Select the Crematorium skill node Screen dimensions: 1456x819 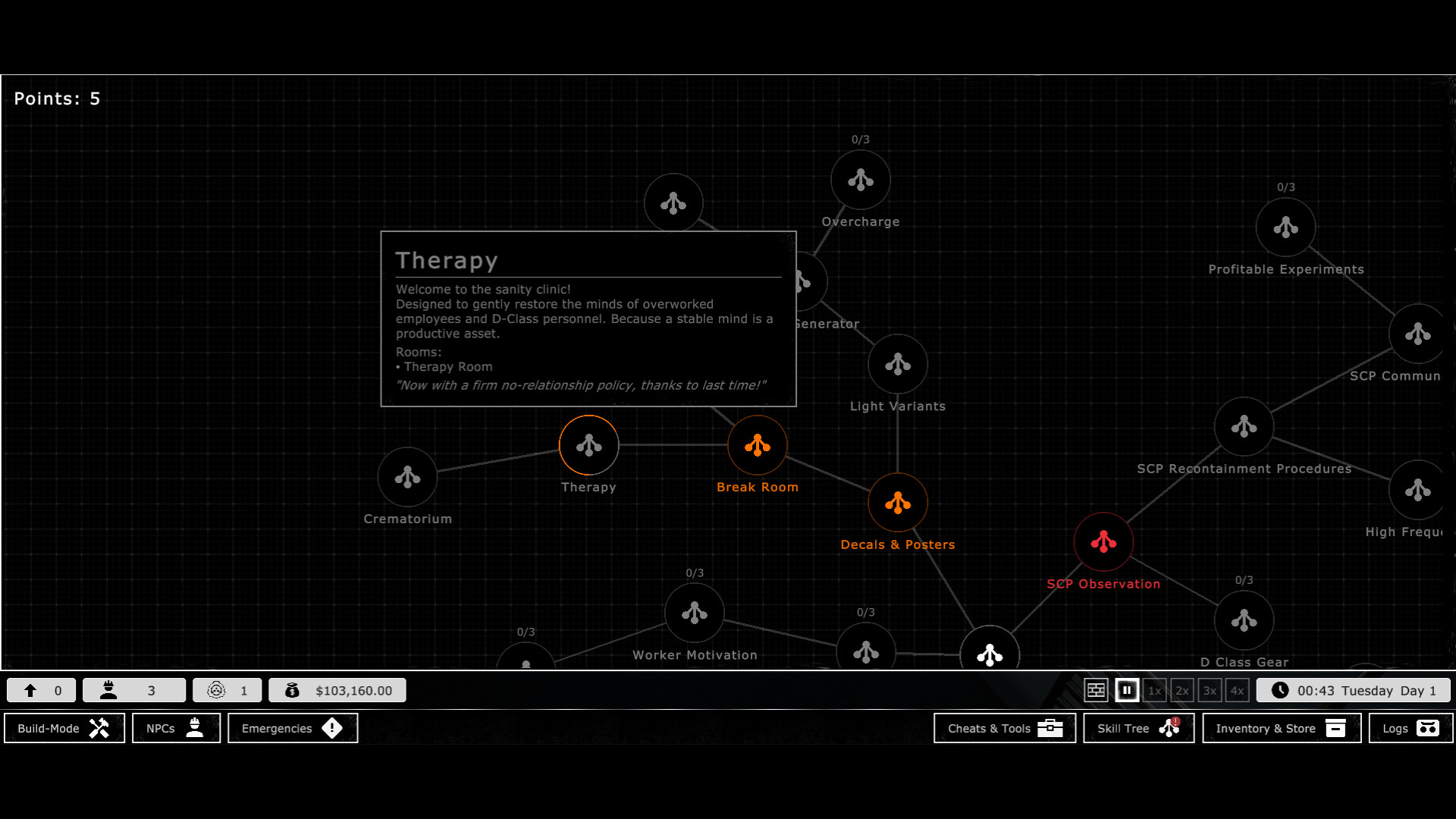407,478
